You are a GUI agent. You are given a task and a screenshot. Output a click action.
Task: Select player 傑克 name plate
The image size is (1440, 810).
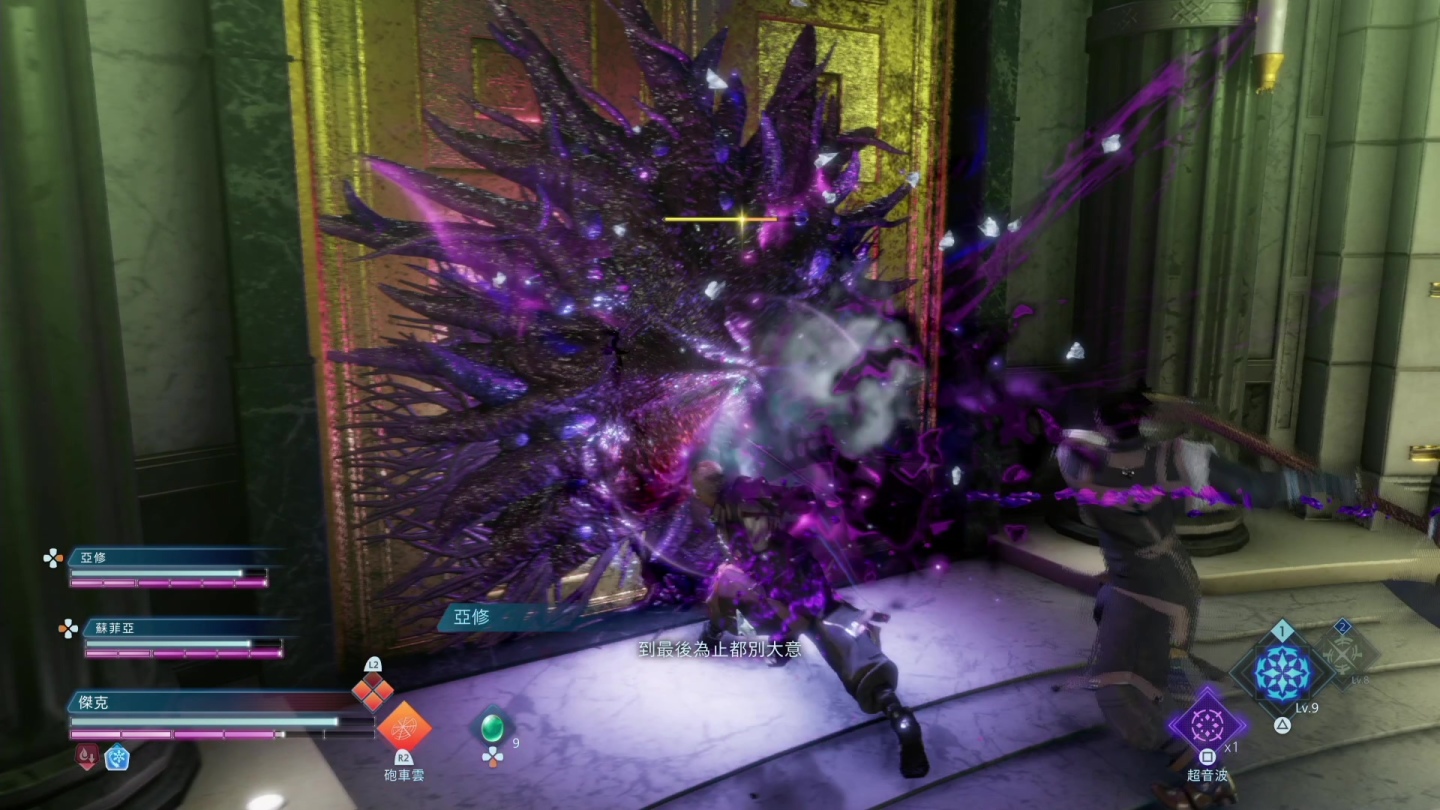tap(92, 703)
